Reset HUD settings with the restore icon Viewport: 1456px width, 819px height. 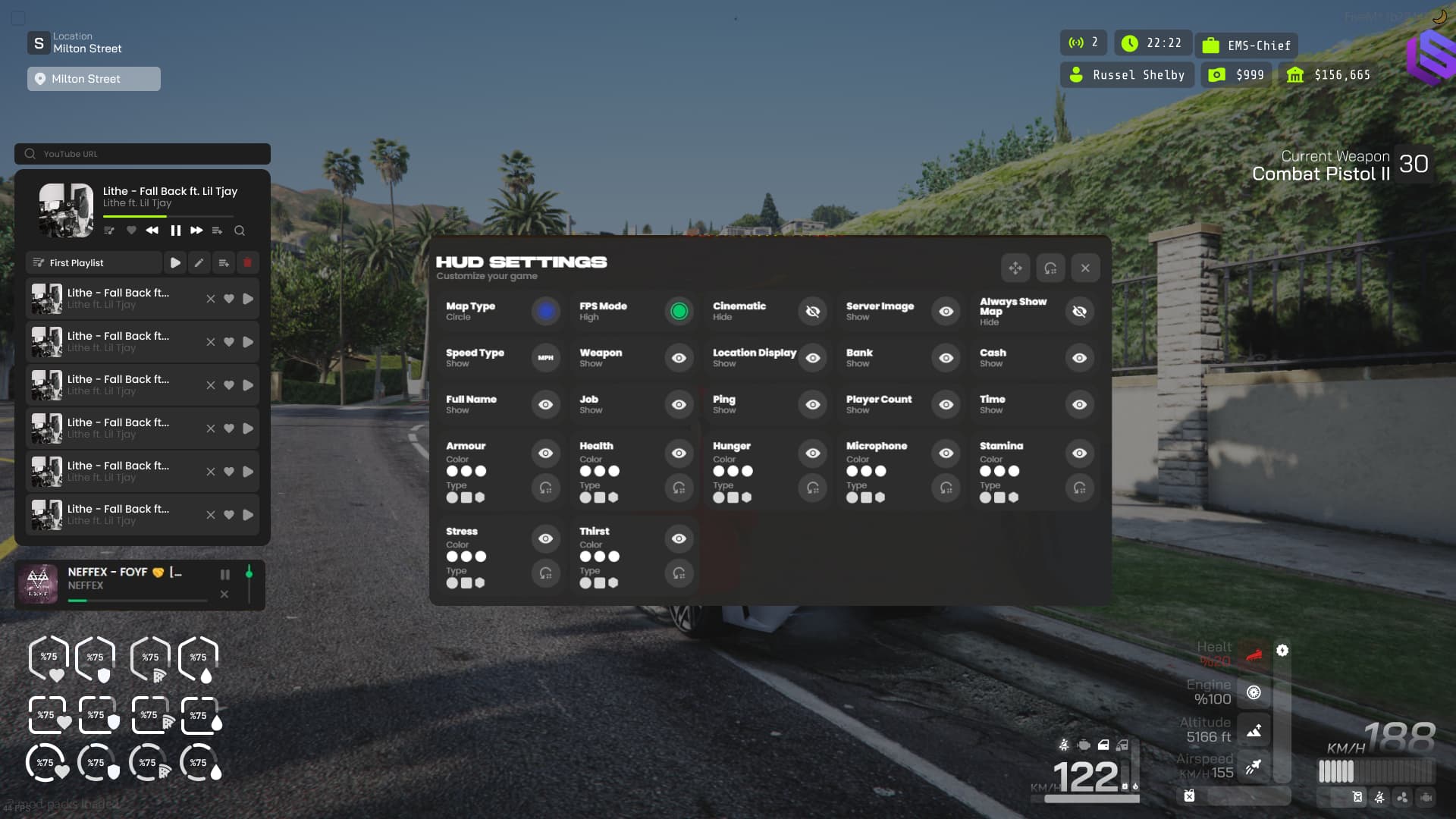click(1050, 268)
